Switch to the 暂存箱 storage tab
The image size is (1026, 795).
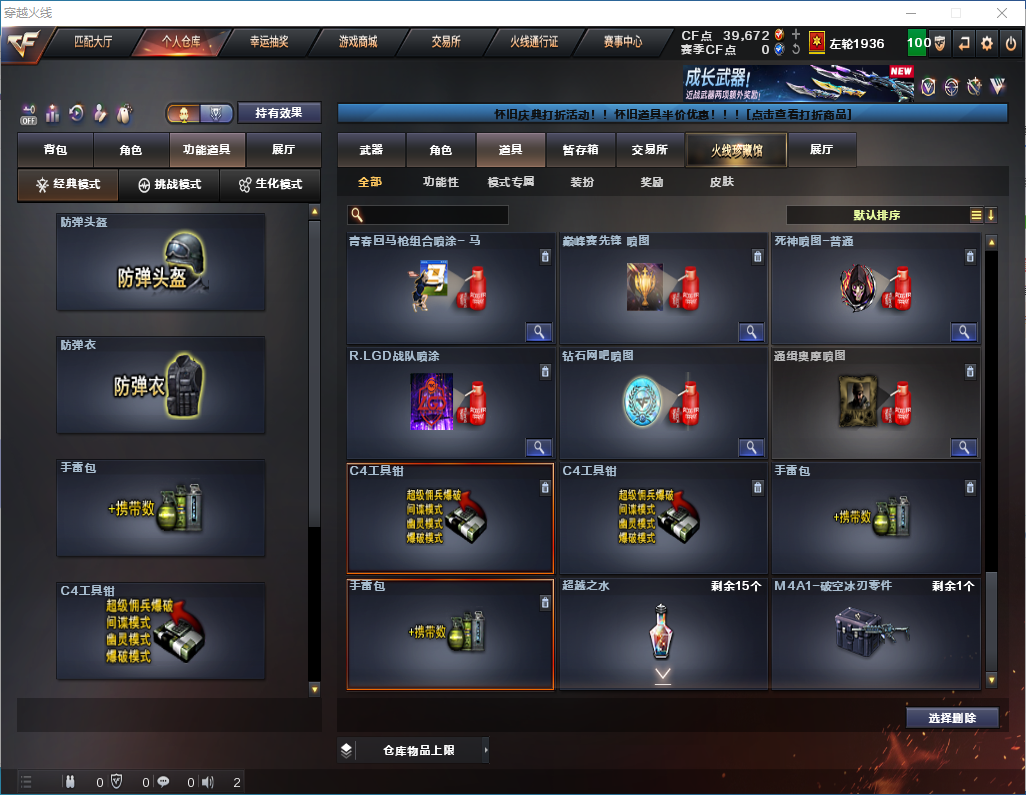[x=580, y=150]
